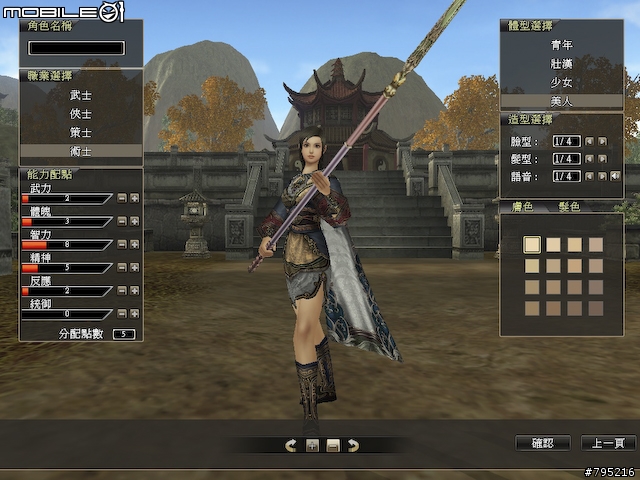Select the 武士 class
Viewport: 640px width, 480px height.
point(80,95)
